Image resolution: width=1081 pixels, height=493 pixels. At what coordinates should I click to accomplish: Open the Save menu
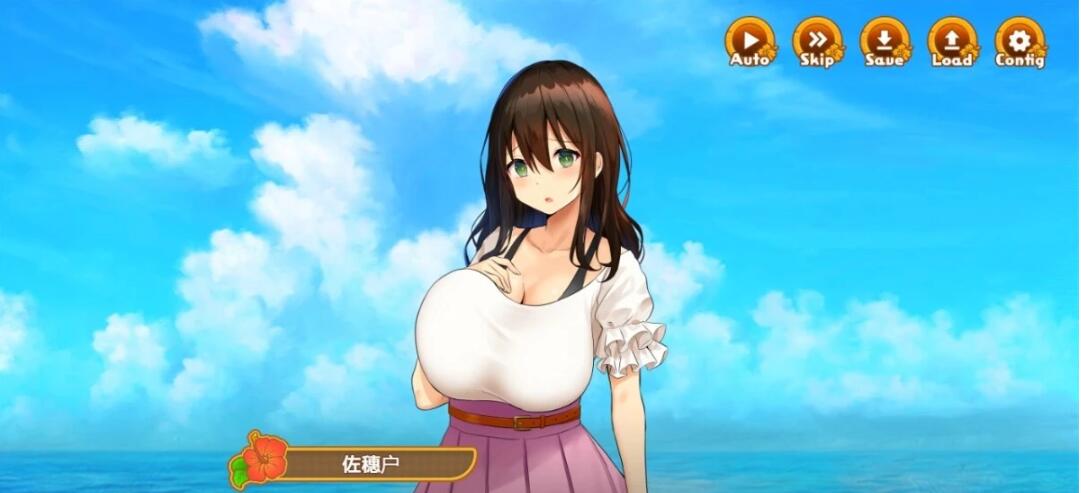[x=885, y=42]
